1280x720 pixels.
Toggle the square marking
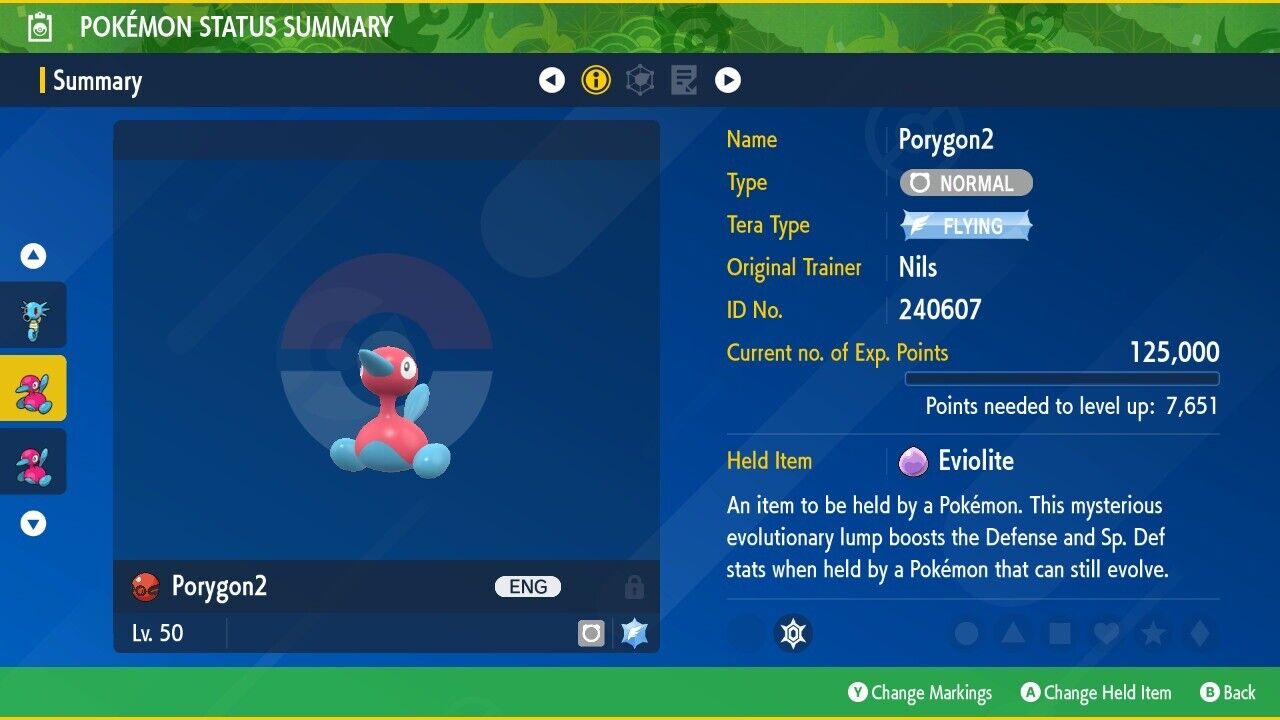click(x=1059, y=633)
